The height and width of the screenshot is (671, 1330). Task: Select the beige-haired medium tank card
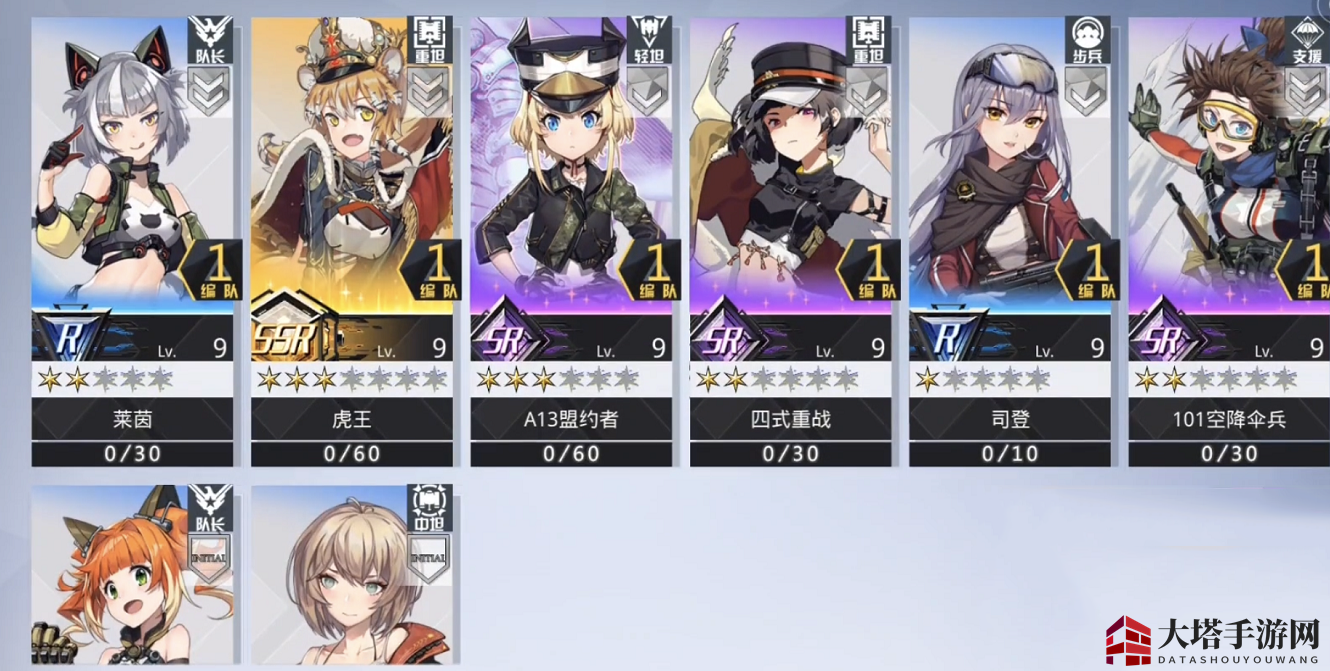click(352, 578)
